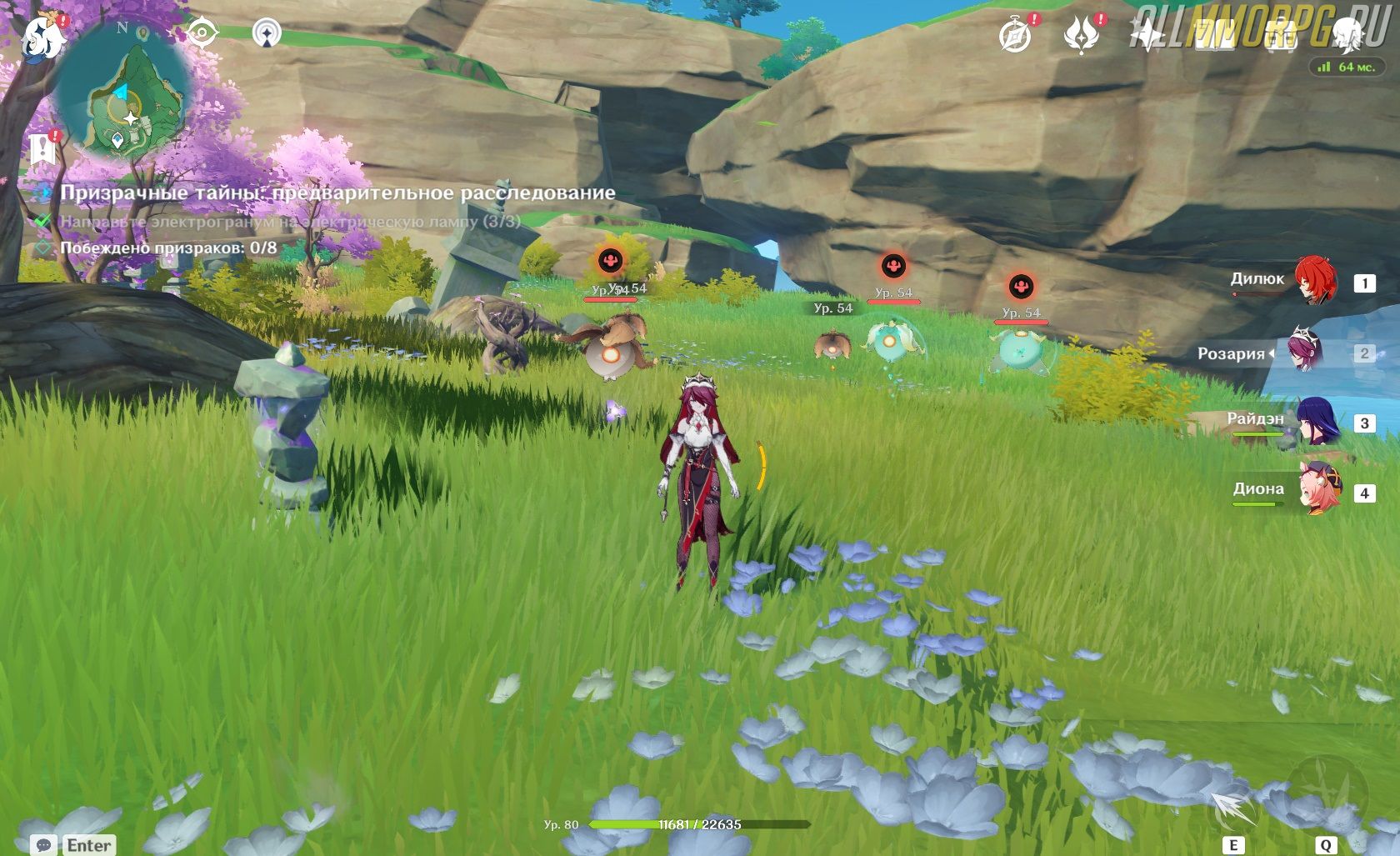Open the Paimon menu icon
1400x856 pixels.
point(40,37)
